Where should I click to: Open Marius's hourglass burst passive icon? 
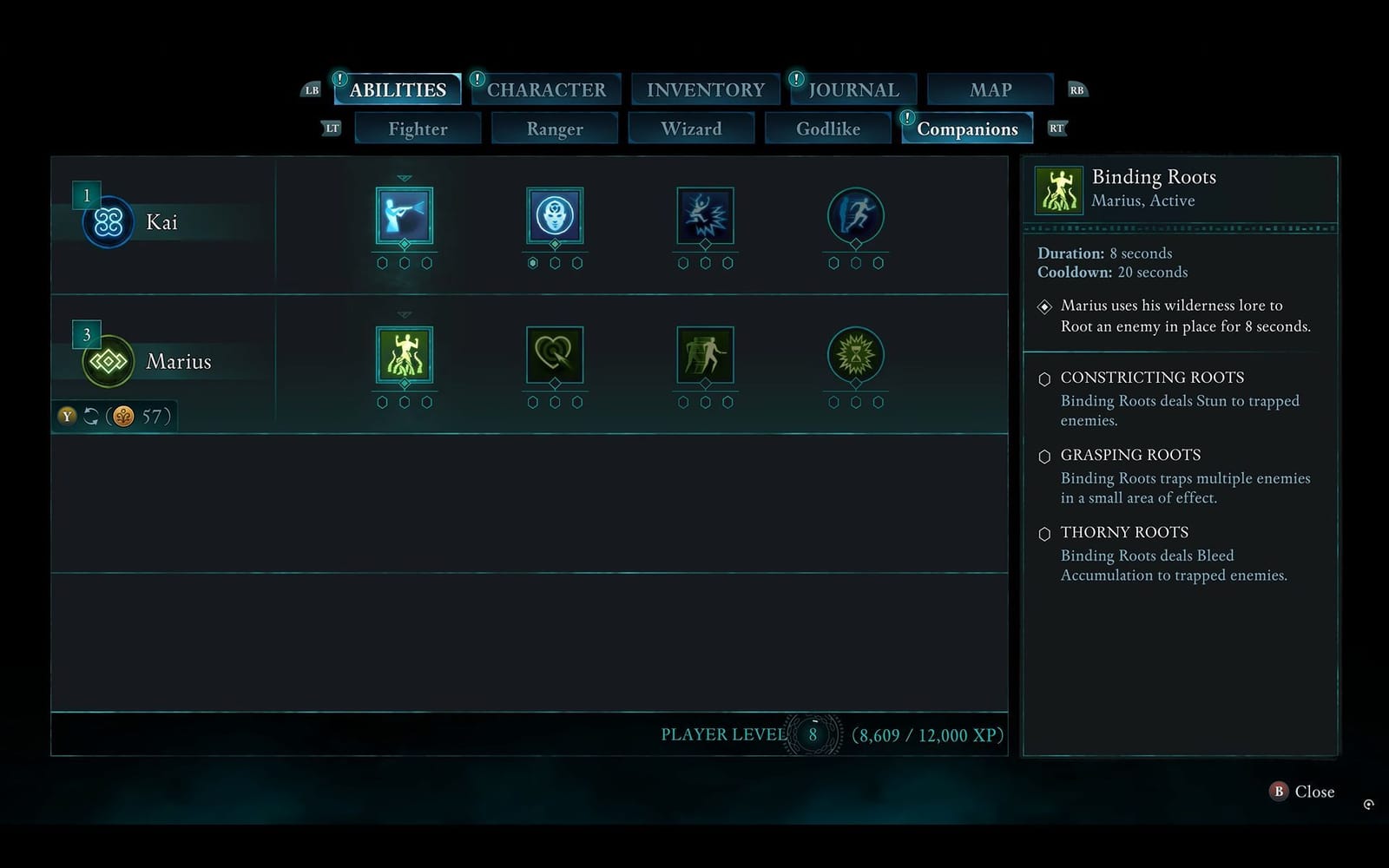pyautogui.click(x=856, y=356)
